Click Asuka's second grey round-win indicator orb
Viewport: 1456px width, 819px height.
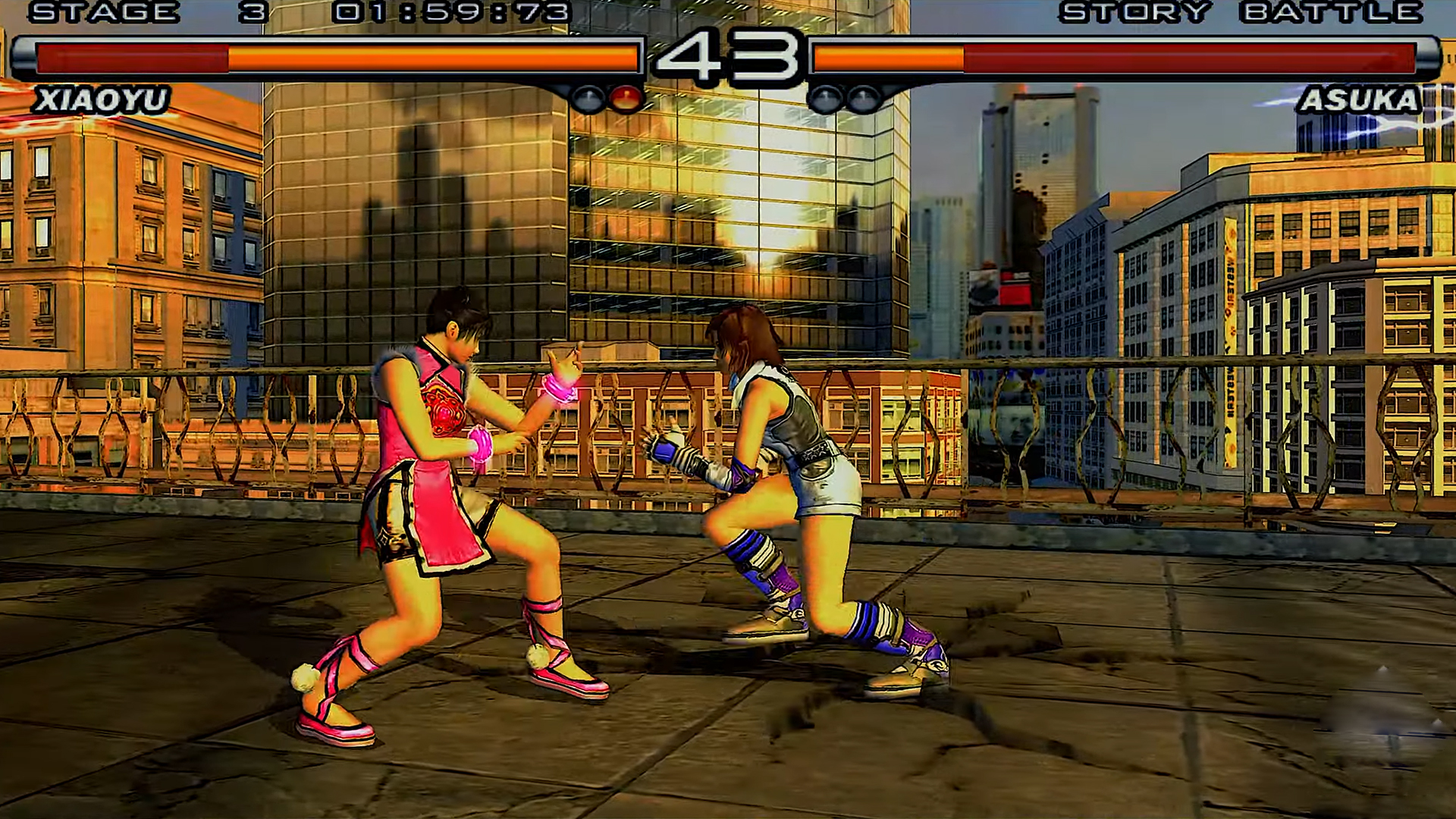tap(863, 97)
